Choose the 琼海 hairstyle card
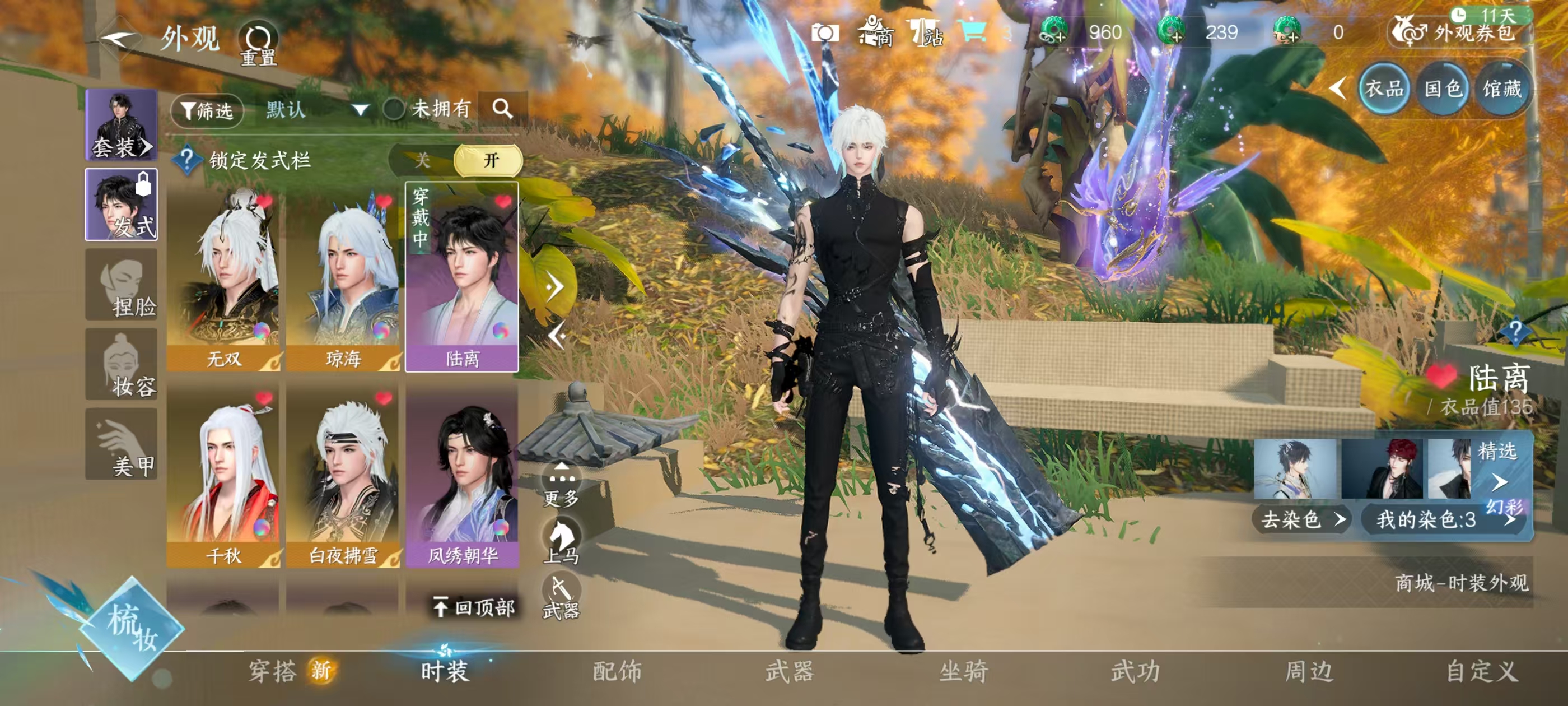Screen dimensions: 1568x706 [x=343, y=278]
